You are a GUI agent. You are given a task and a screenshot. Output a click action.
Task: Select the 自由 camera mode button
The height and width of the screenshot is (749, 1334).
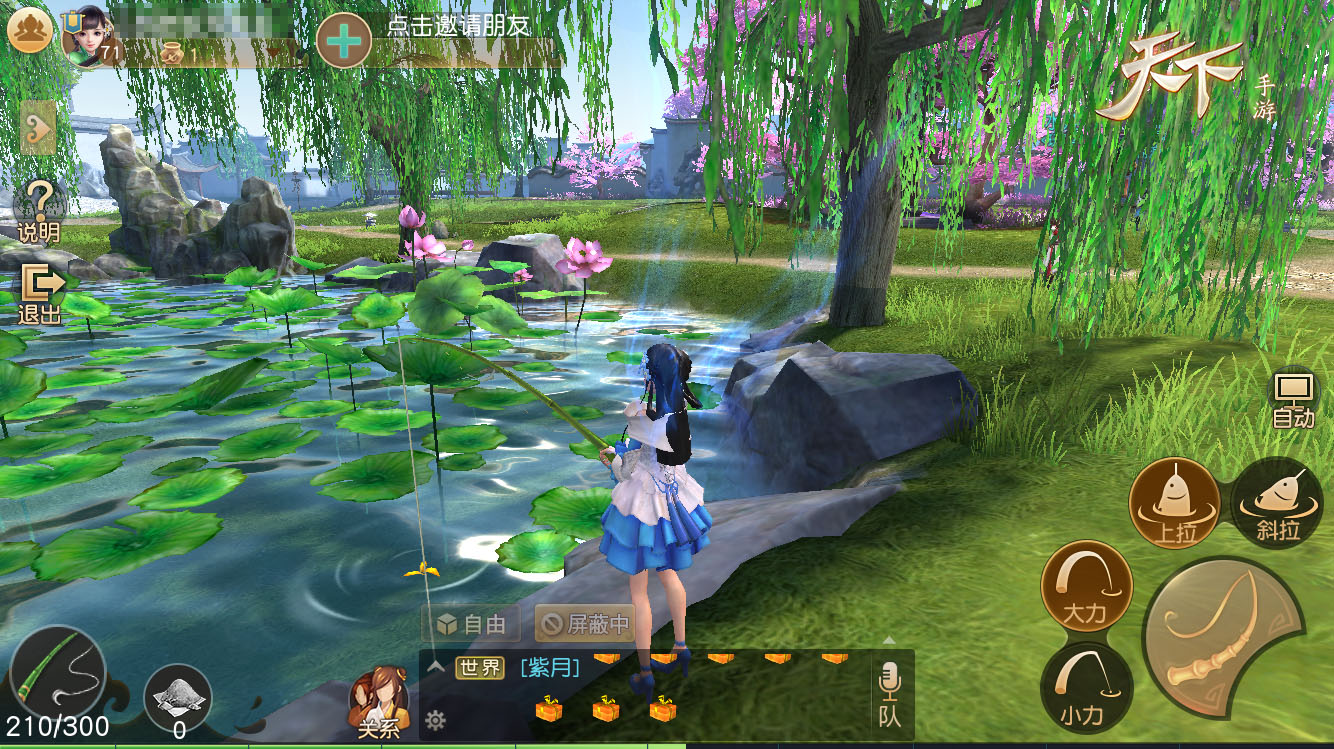coord(471,625)
